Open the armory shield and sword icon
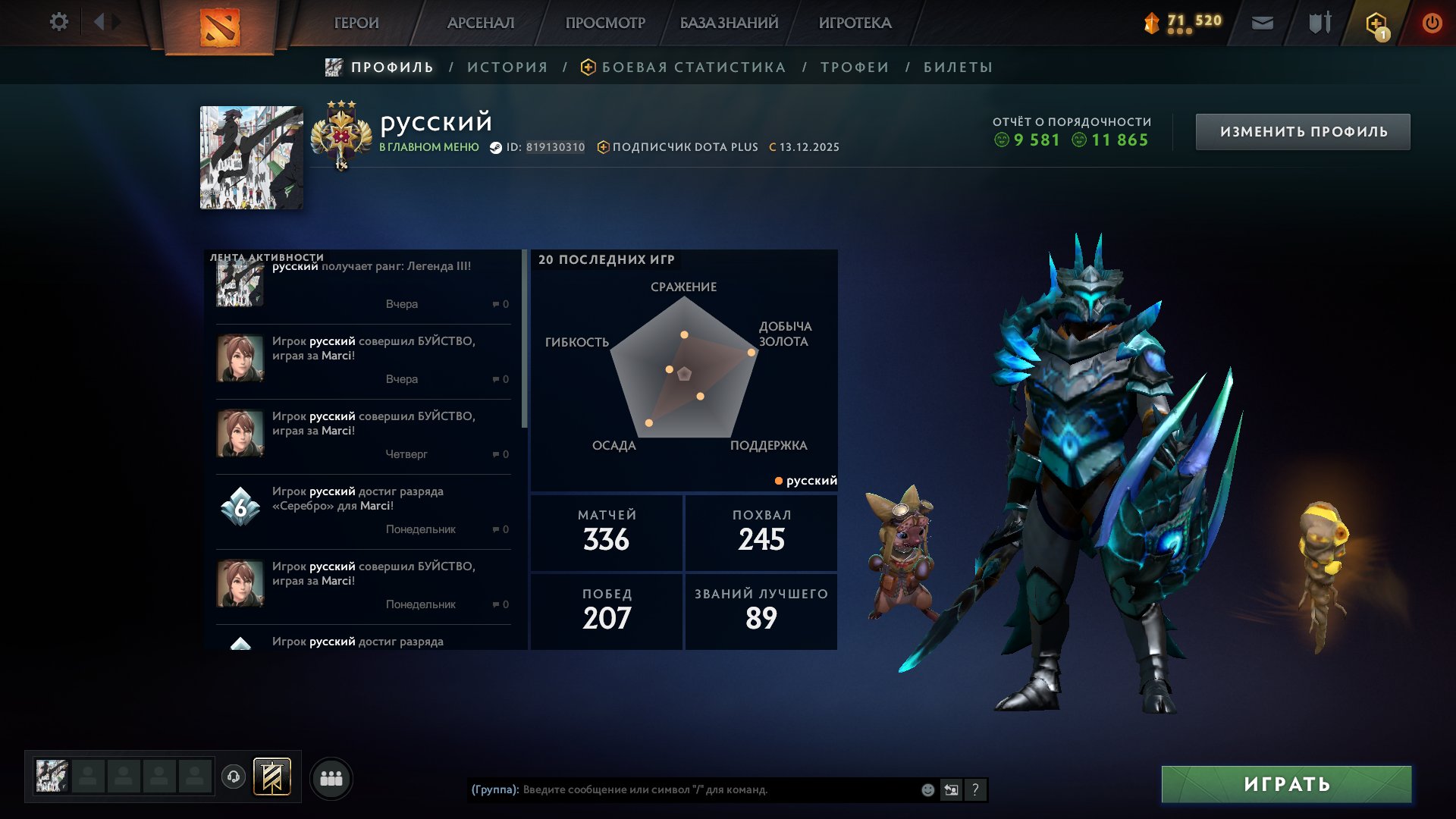The image size is (1456, 819). click(1317, 23)
